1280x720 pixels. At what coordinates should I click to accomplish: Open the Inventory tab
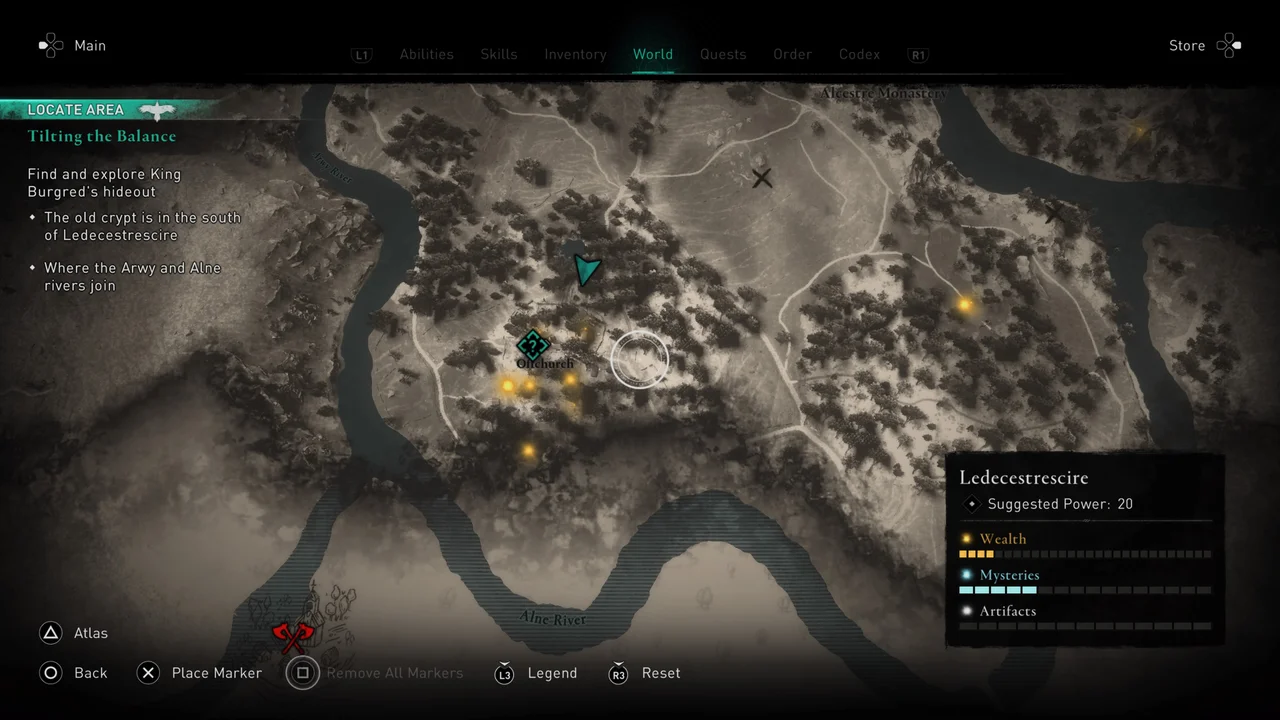[x=575, y=54]
